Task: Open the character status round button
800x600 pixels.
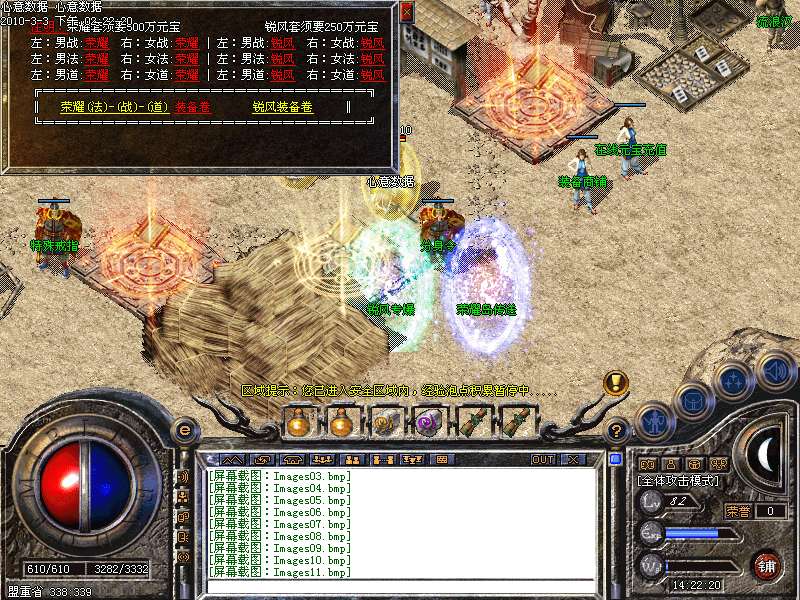Action: tap(654, 419)
